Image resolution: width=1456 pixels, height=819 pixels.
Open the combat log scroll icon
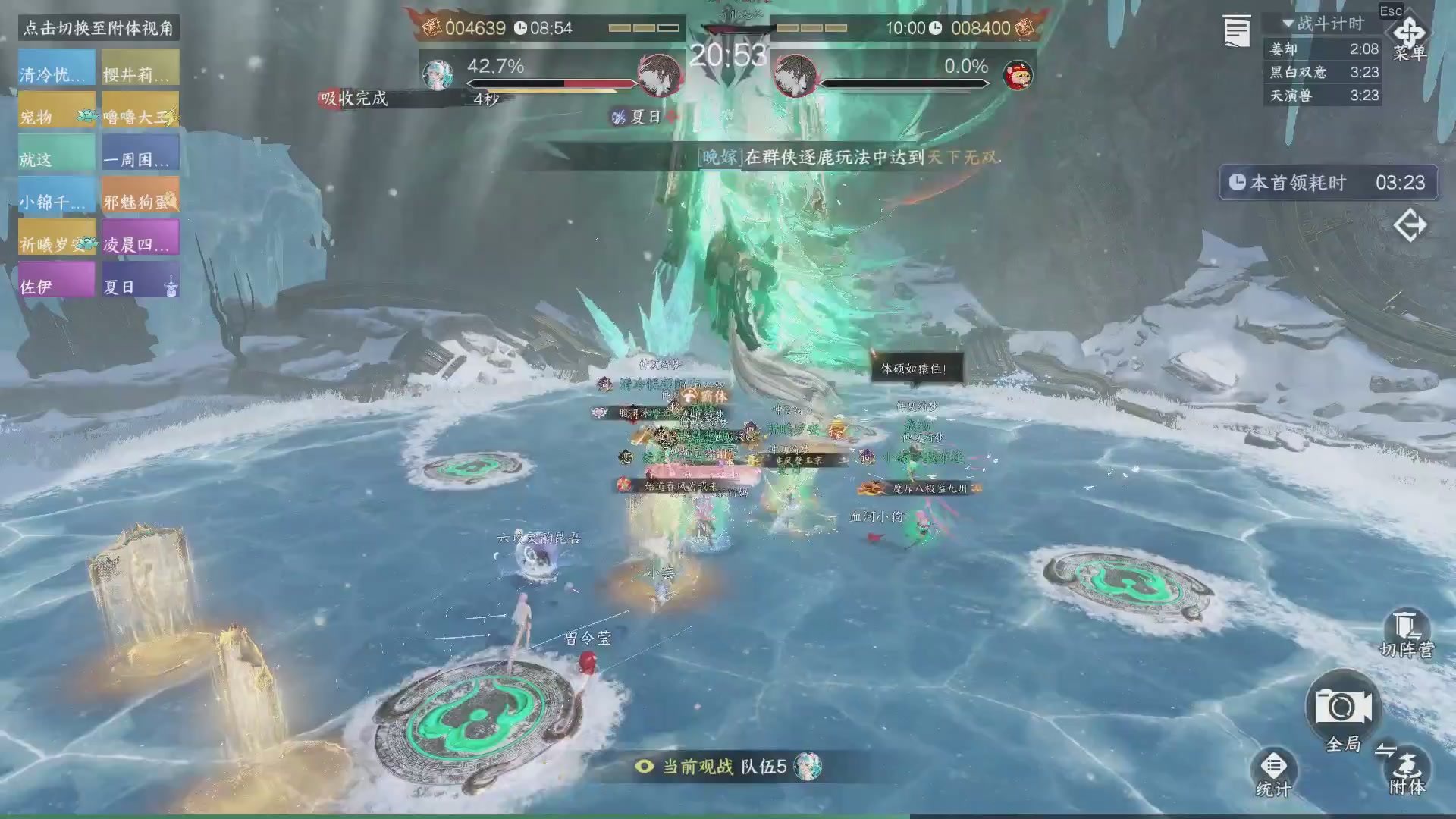(x=1235, y=30)
